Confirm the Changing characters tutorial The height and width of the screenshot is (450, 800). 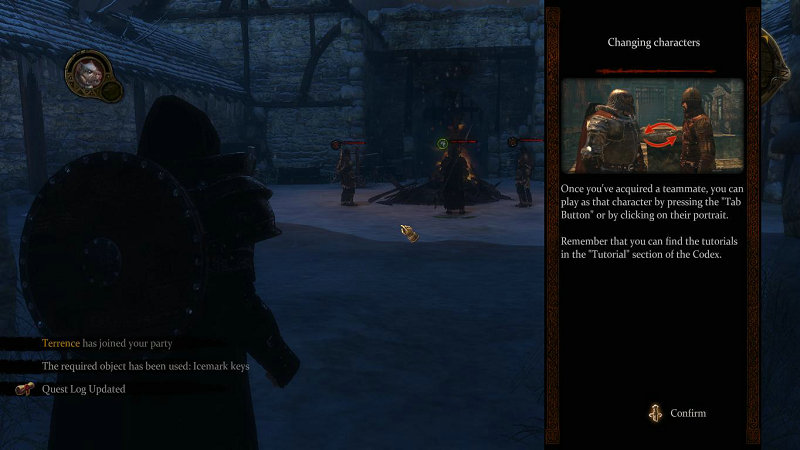(679, 413)
